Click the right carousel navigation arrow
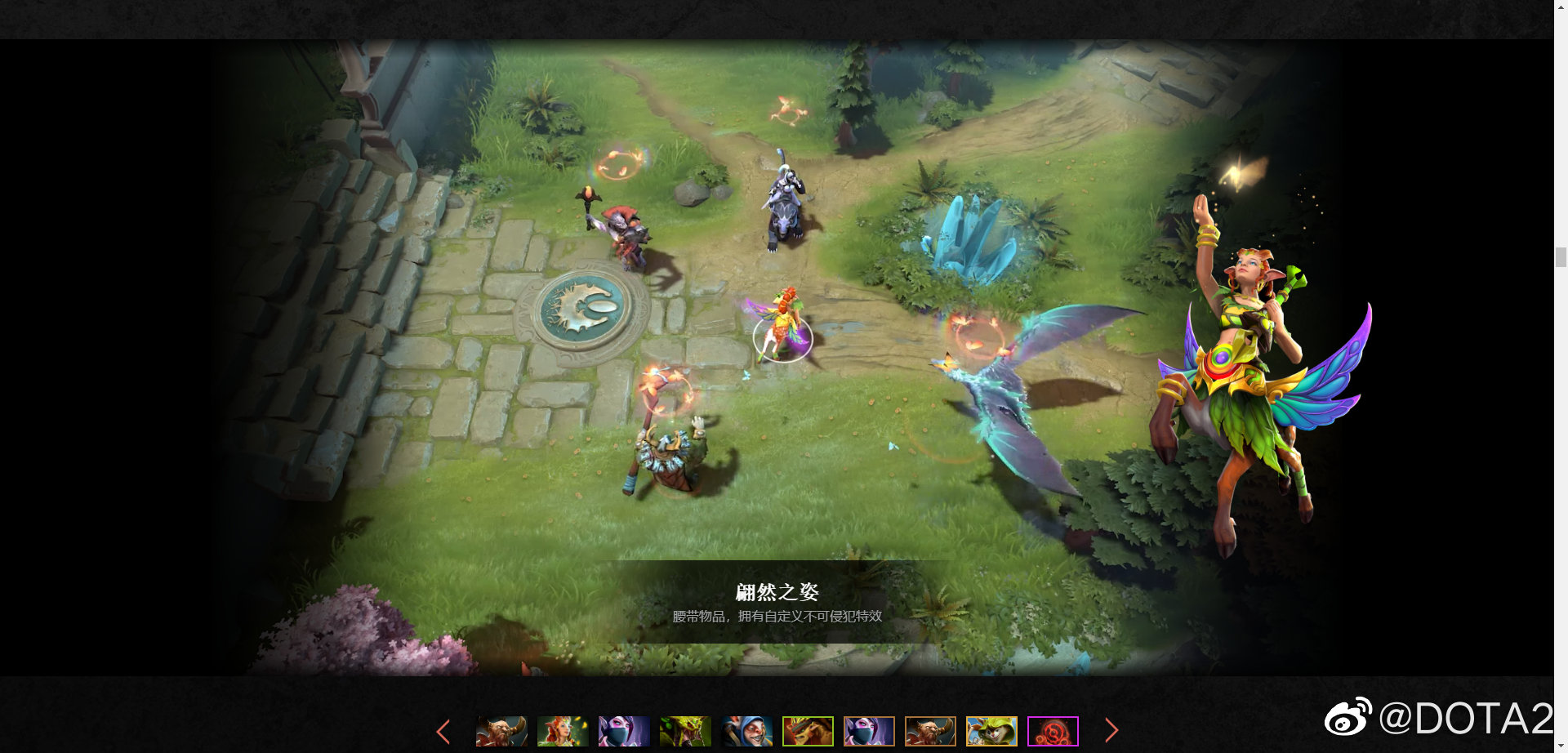Screen dimensions: 1568x753 (1111, 731)
